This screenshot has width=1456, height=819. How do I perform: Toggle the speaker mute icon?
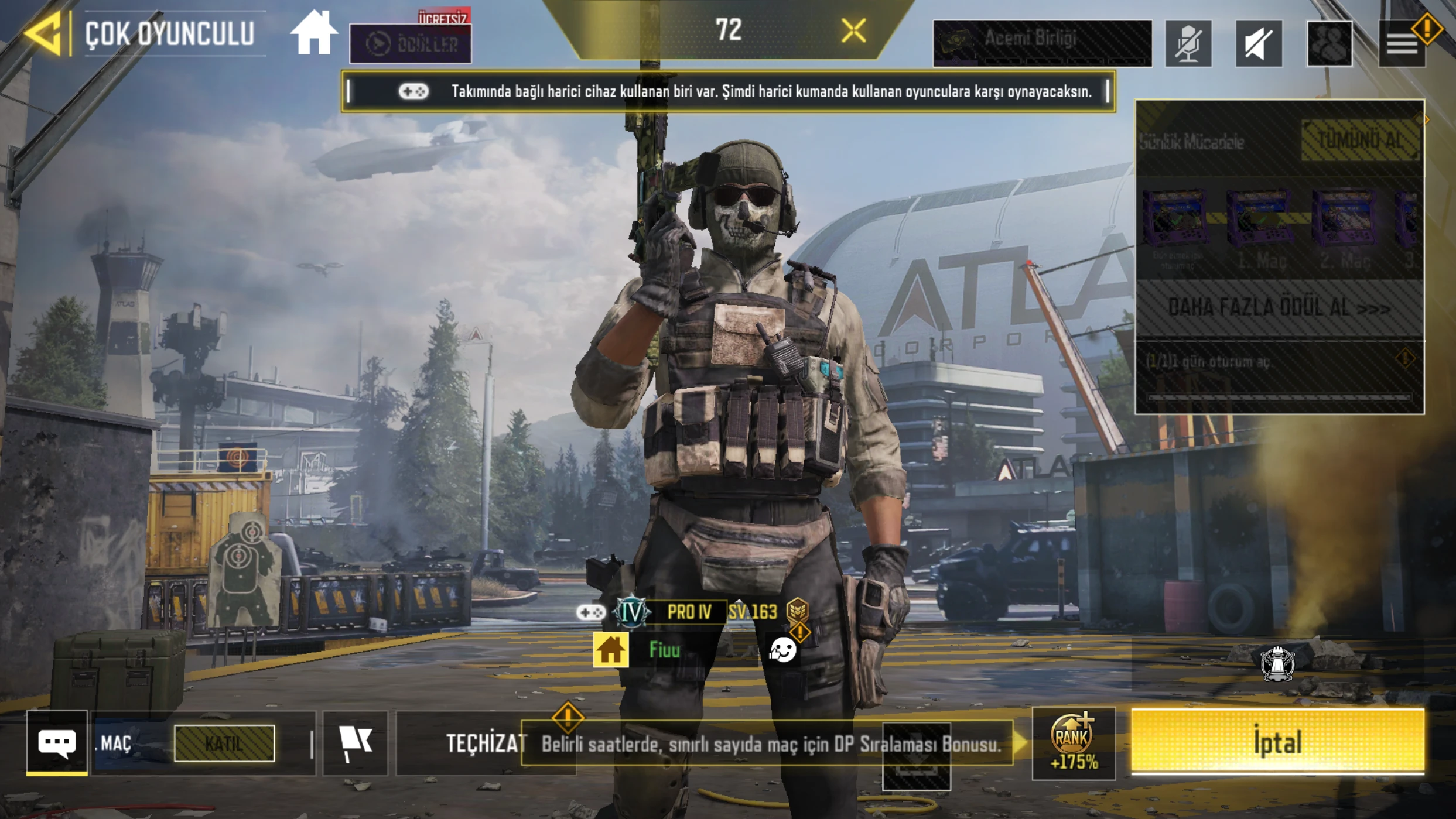click(x=1259, y=43)
